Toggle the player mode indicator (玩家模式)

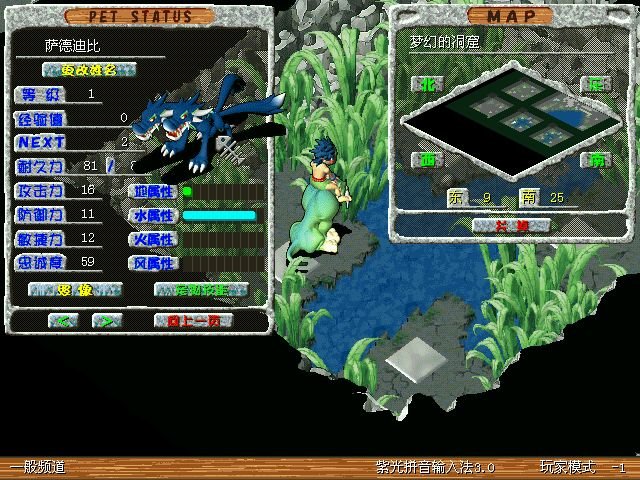point(567,467)
